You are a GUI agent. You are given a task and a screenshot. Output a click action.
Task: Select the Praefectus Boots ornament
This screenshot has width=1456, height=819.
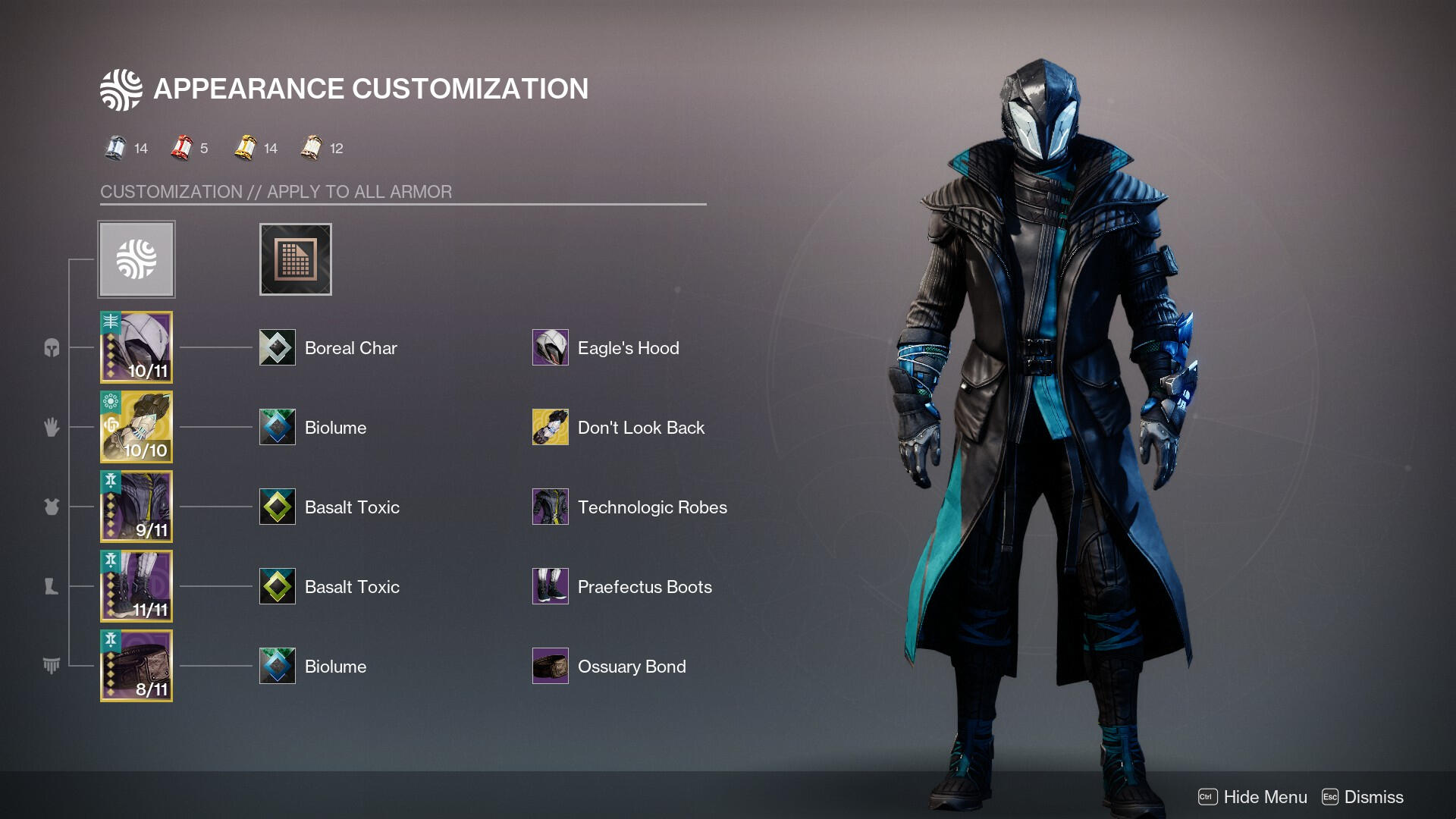[x=551, y=587]
